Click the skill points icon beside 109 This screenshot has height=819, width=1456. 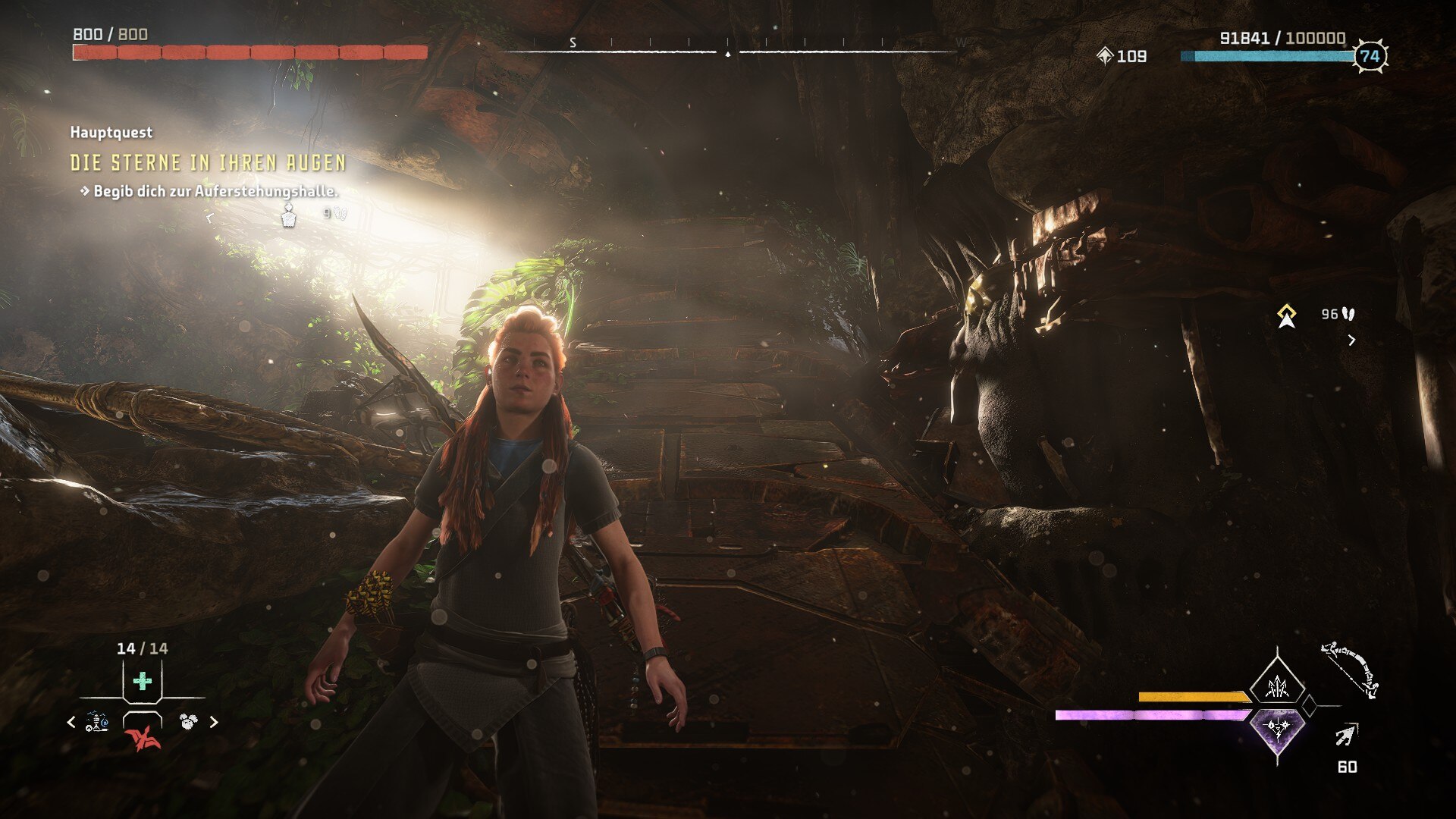coord(1105,55)
